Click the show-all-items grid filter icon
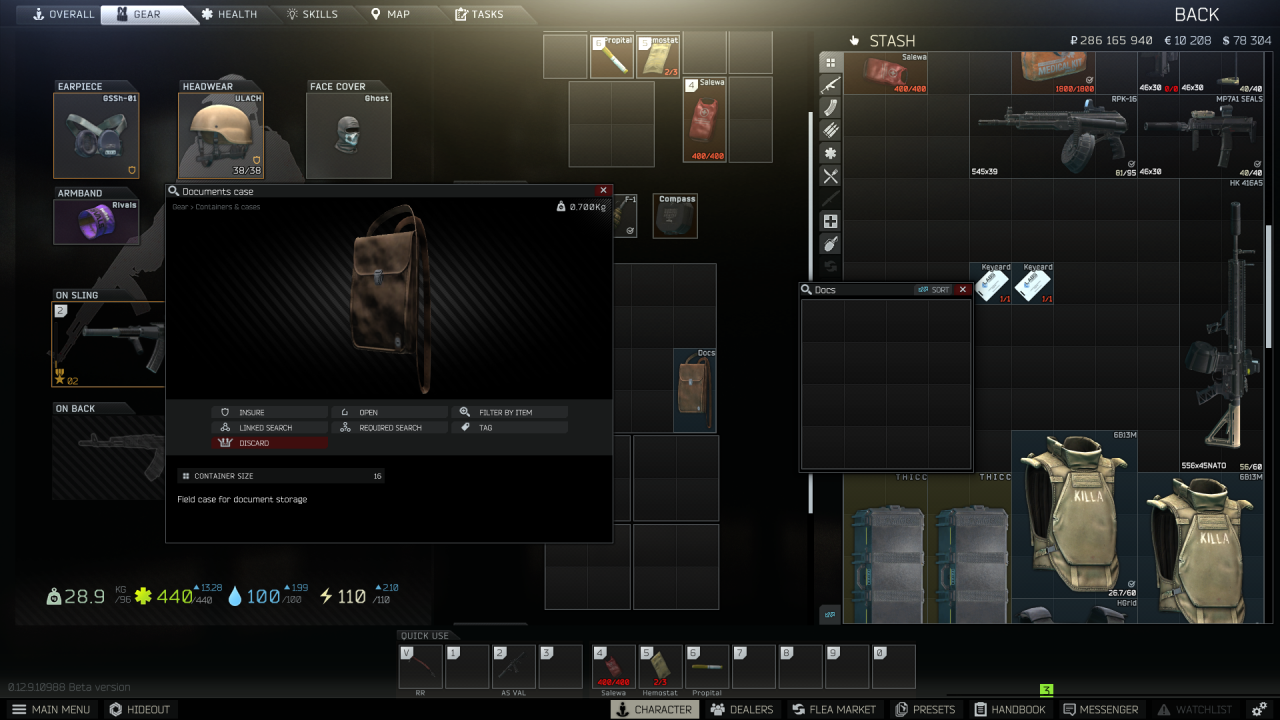 coord(830,62)
